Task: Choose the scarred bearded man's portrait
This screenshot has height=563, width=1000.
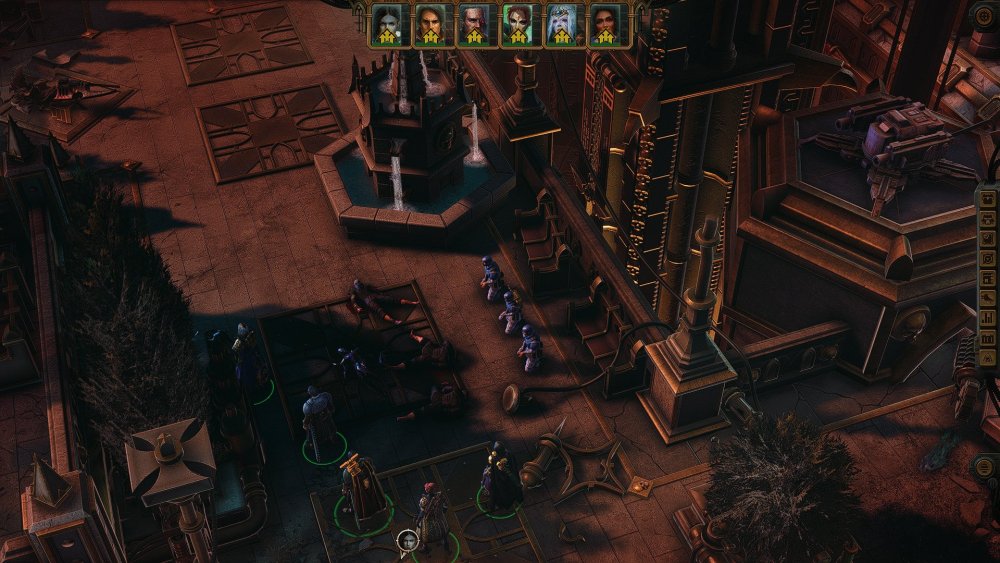Action: coord(474,23)
